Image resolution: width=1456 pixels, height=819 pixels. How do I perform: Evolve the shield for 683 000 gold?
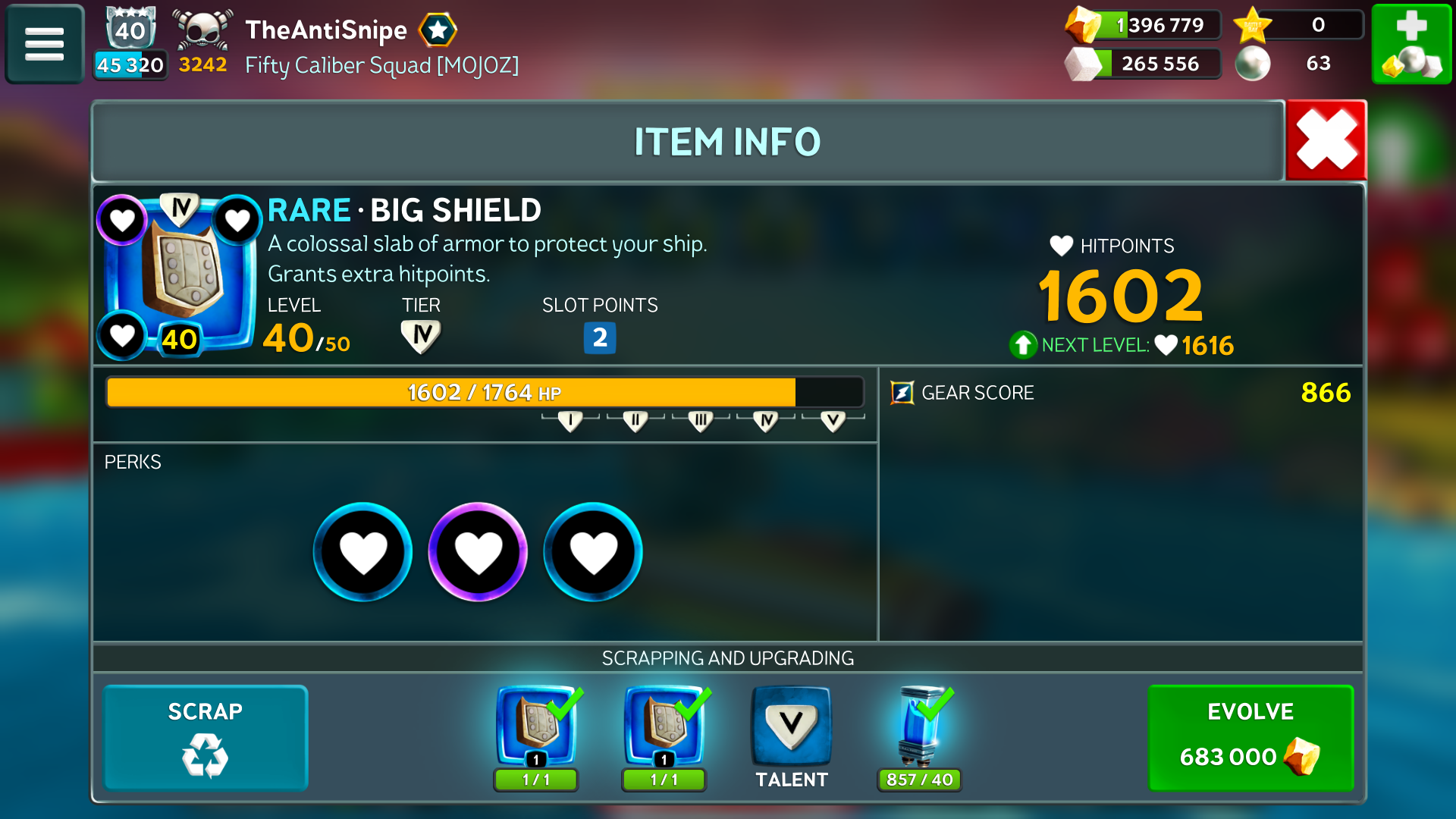pyautogui.click(x=1250, y=738)
